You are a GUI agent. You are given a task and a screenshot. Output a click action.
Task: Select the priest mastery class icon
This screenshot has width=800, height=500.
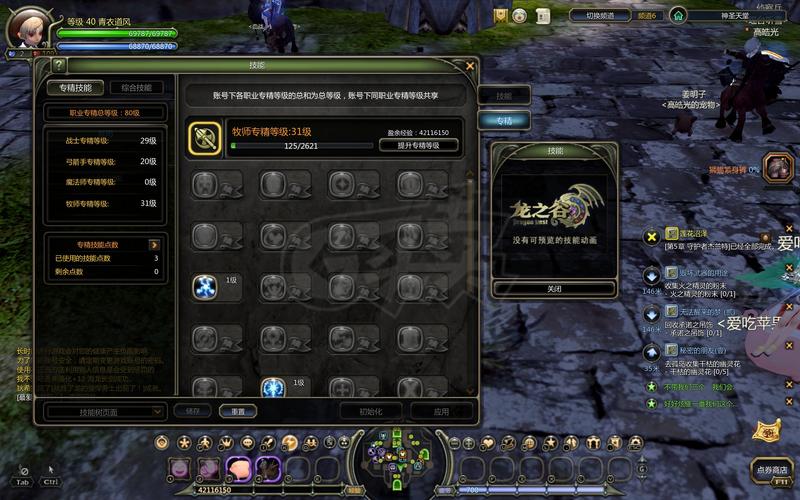(x=205, y=139)
